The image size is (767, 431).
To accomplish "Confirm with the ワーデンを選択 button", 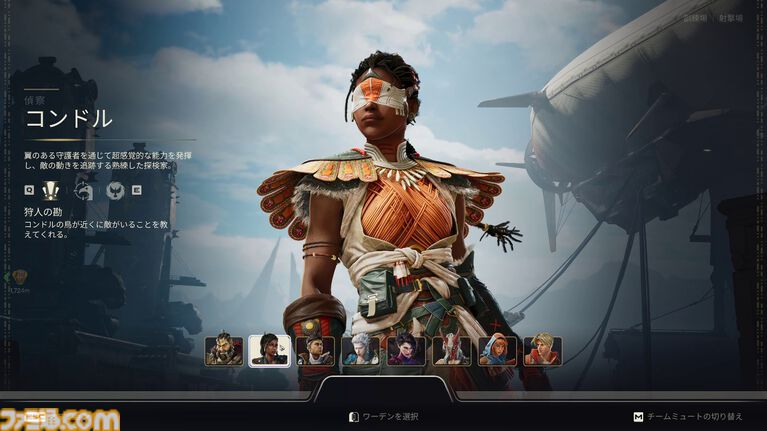I will (x=383, y=416).
